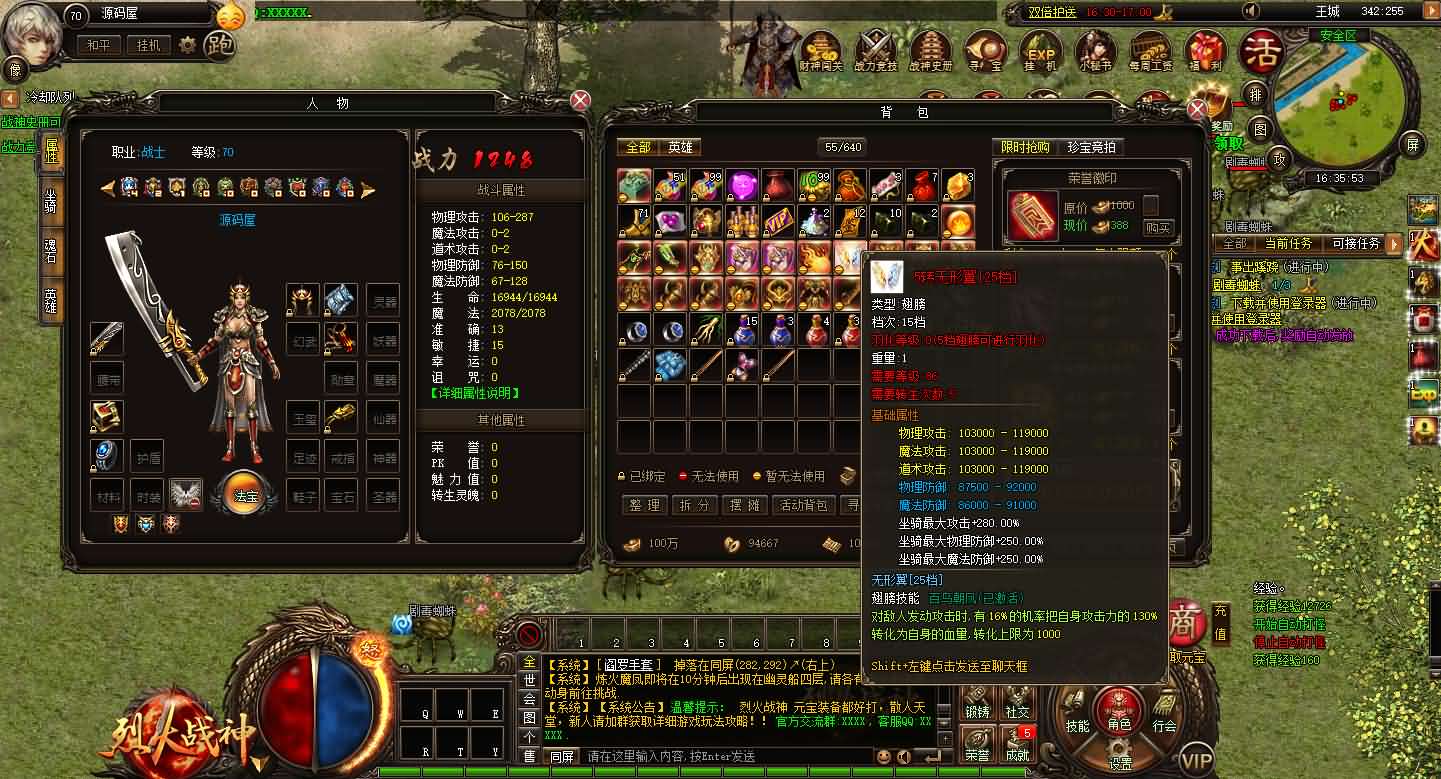Viewport: 1441px width, 779px height.
Task: Open the 寻宝 treasure hunt feature
Action: [985, 50]
